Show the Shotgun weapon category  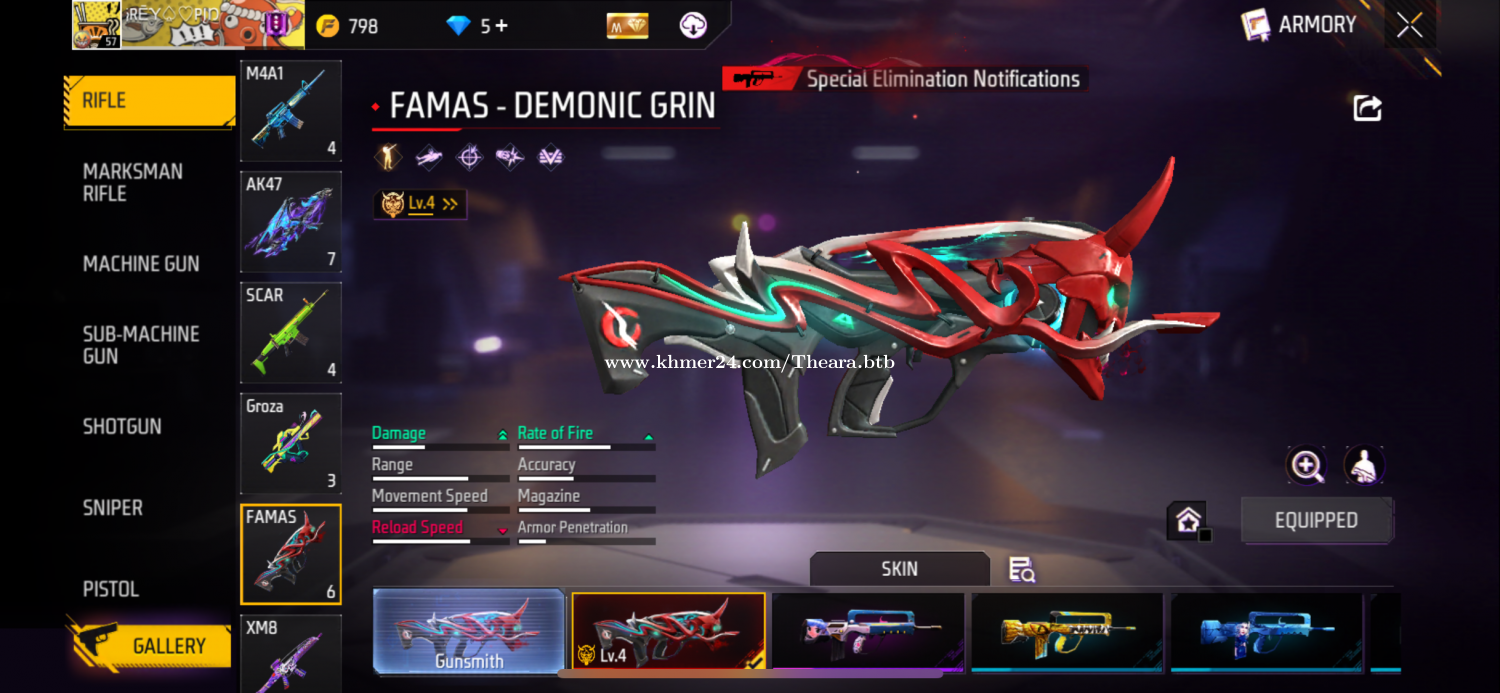pyautogui.click(x=122, y=426)
